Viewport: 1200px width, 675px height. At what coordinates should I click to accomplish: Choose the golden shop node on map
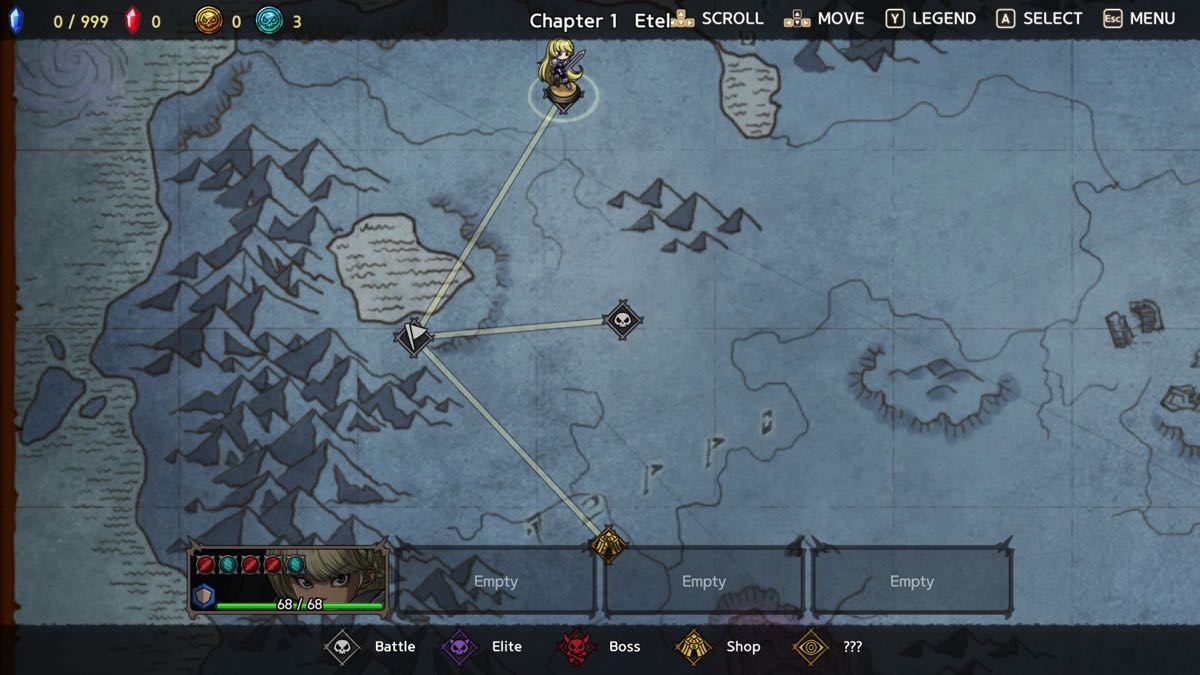pos(608,544)
